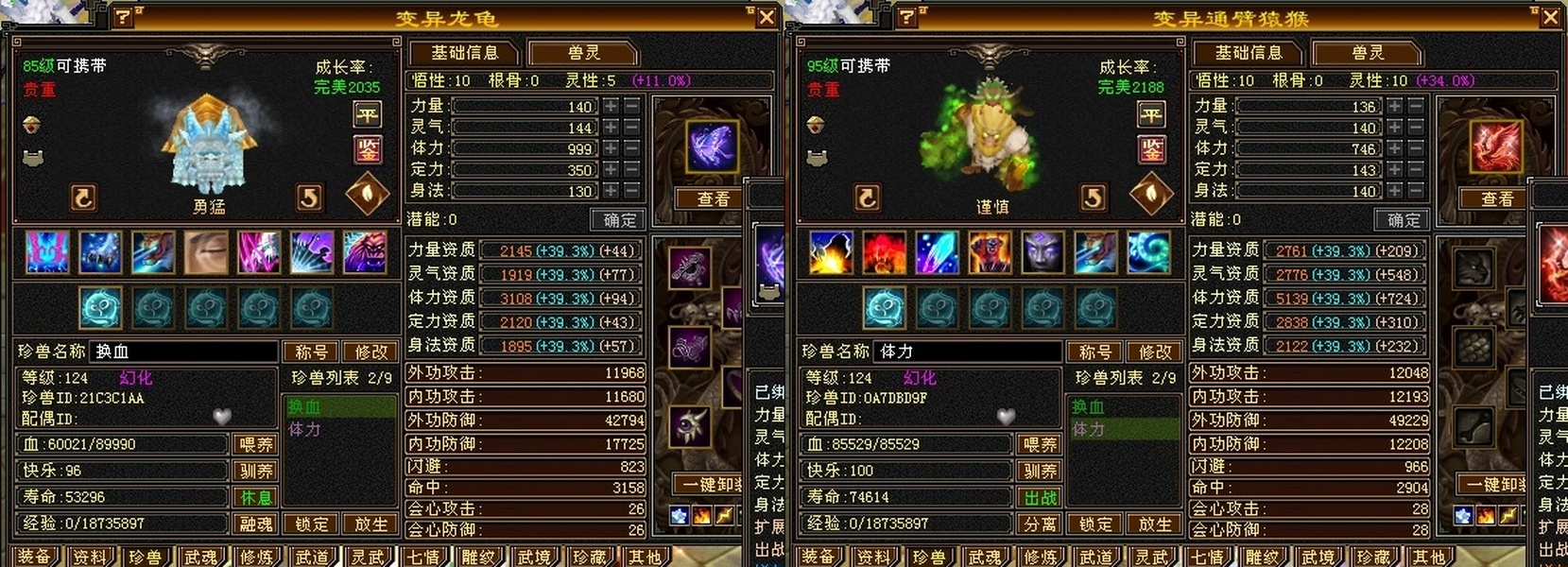The width and height of the screenshot is (1568, 567).
Task: Click 放生 in the 变异龙龟 window
Action: (370, 524)
